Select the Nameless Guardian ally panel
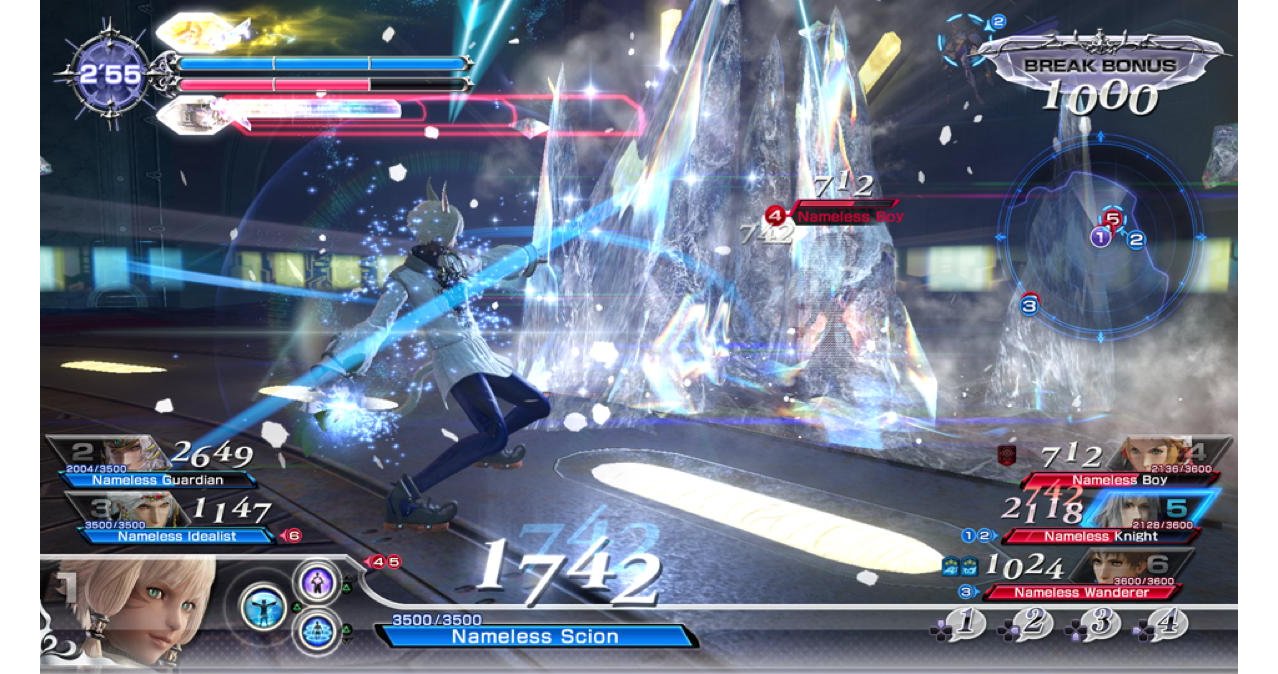1278x674 pixels. (x=150, y=466)
